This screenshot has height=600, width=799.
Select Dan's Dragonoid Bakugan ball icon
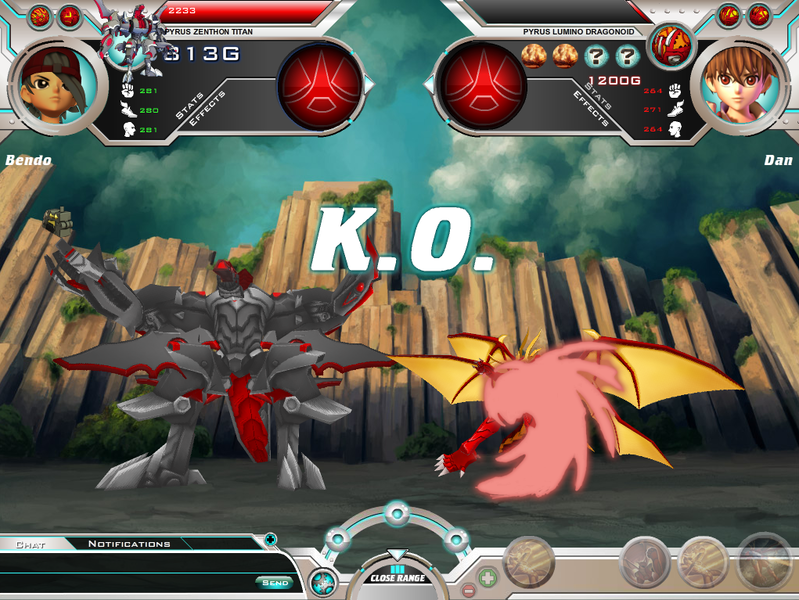(671, 45)
